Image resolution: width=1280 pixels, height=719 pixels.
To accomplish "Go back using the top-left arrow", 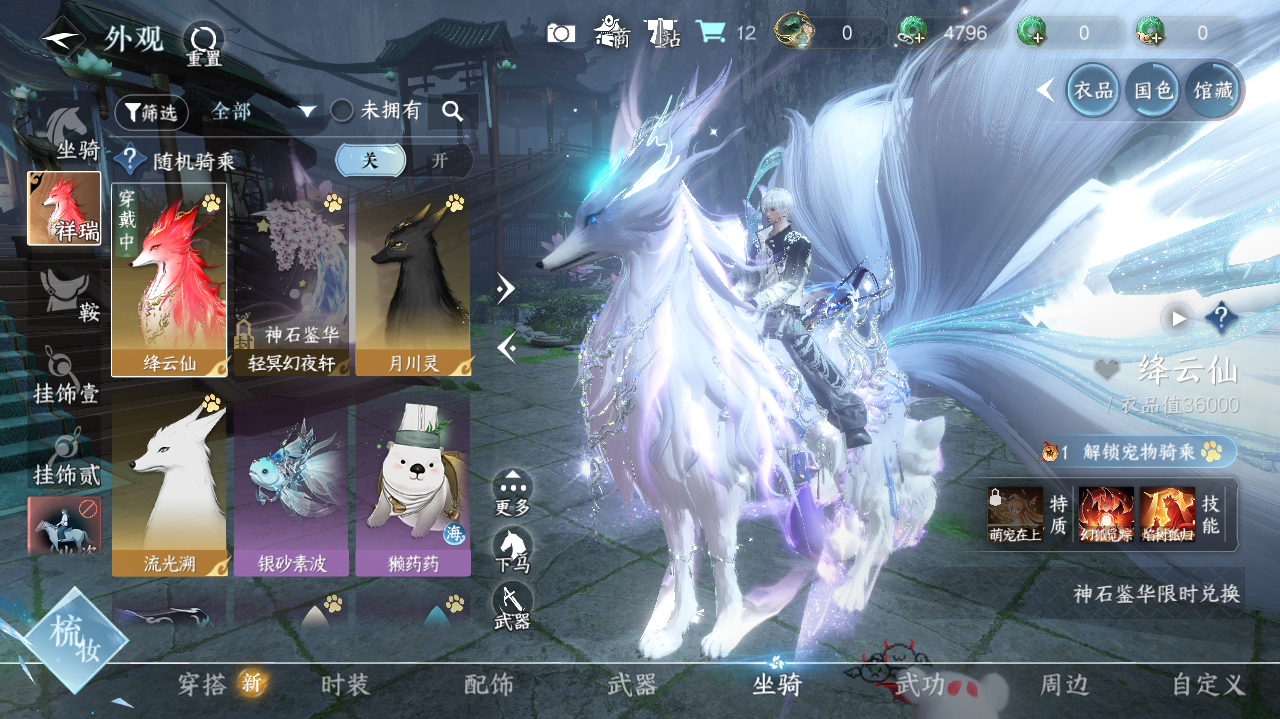I will tap(62, 38).
